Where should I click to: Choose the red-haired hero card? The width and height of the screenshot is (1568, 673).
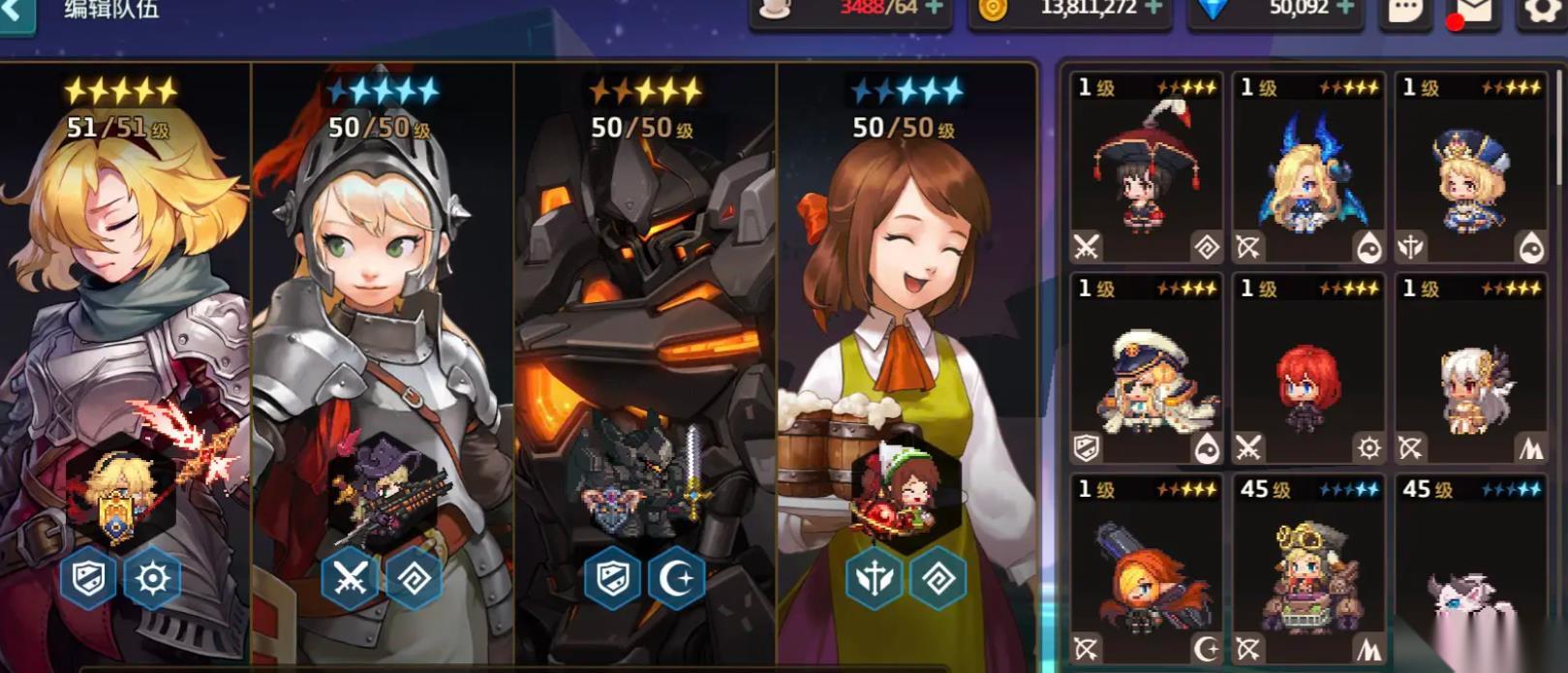tap(1307, 369)
